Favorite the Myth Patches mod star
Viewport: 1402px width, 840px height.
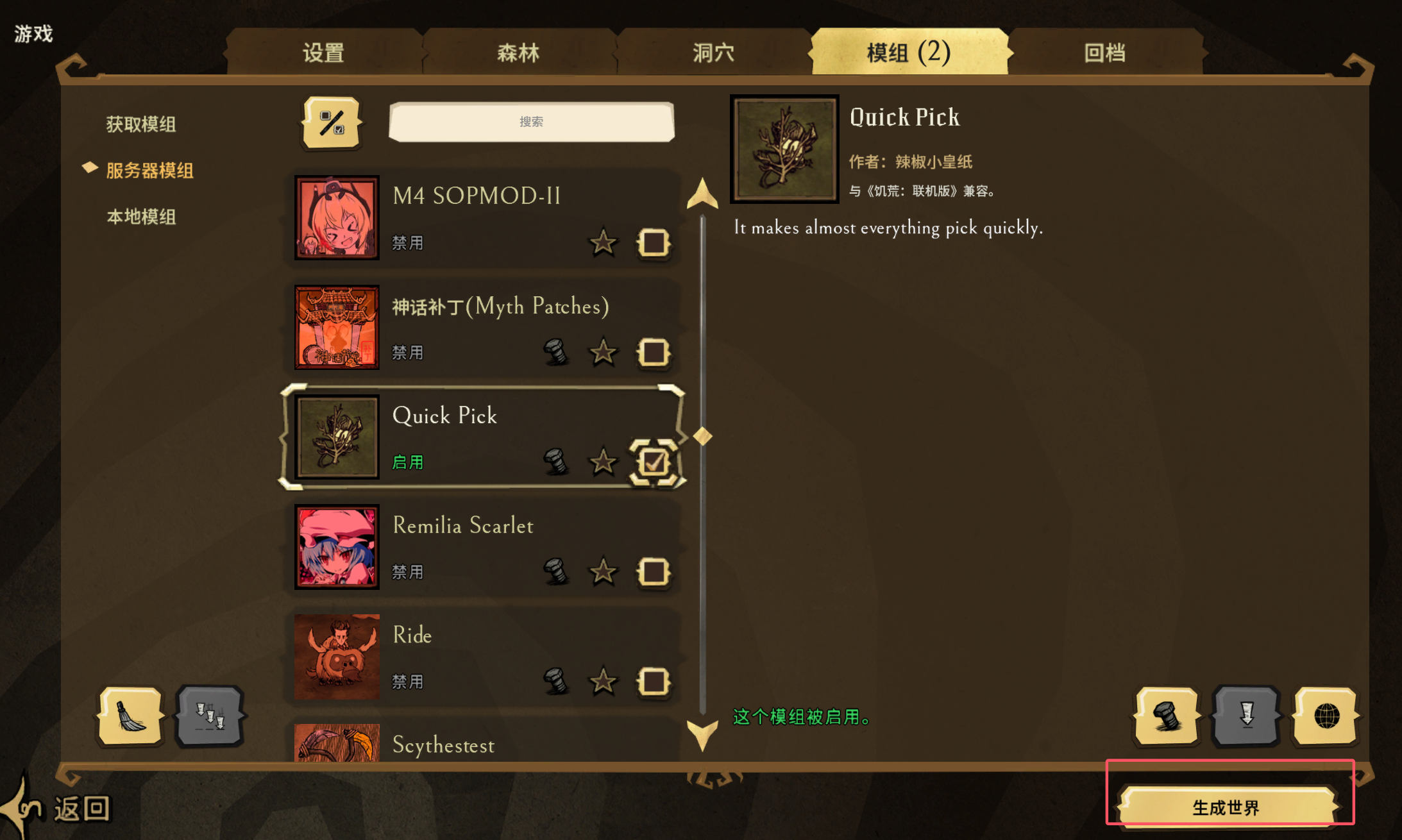(x=603, y=353)
